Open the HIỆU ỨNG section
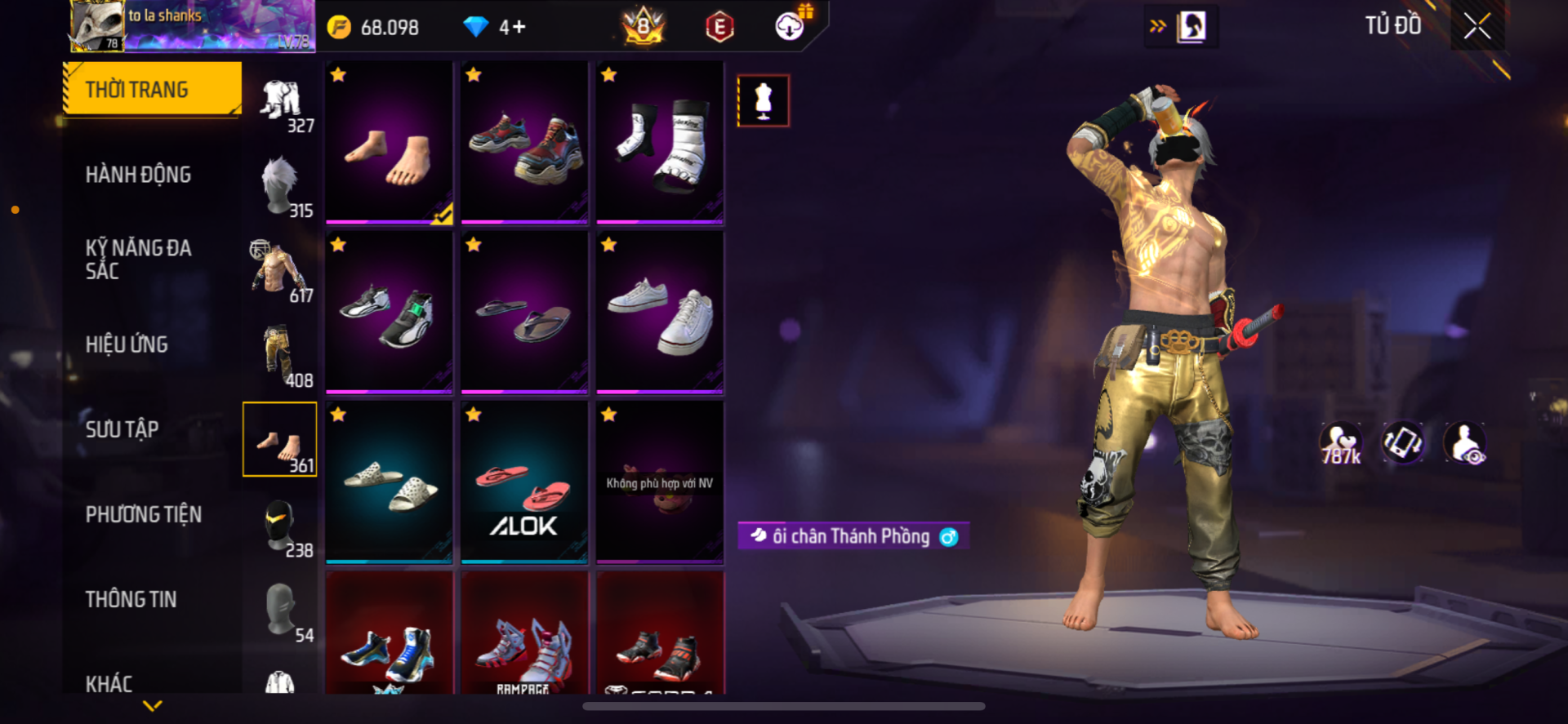This screenshot has height=724, width=1568. tap(127, 344)
